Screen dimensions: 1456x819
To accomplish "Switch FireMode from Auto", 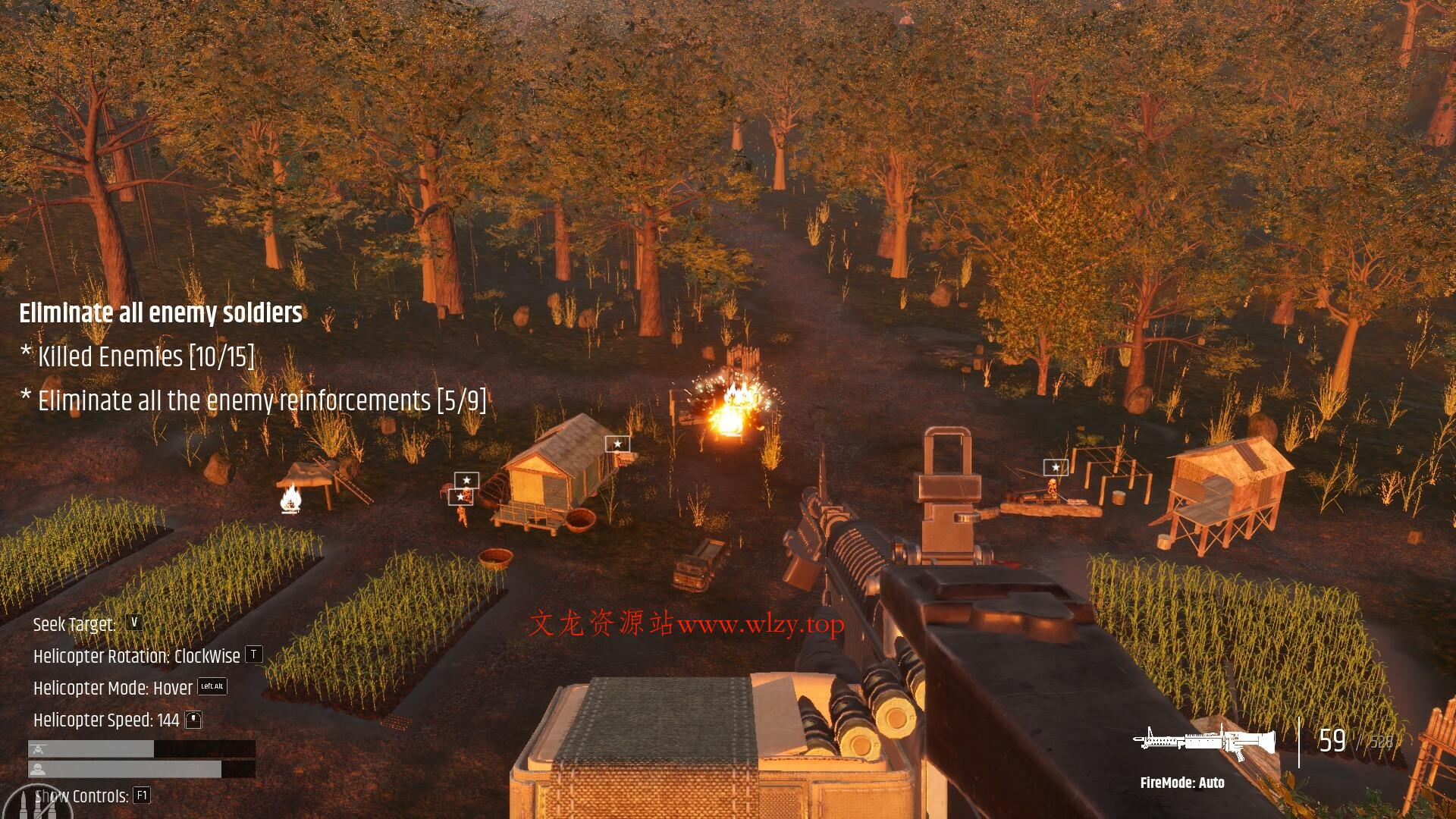I will 1183,783.
